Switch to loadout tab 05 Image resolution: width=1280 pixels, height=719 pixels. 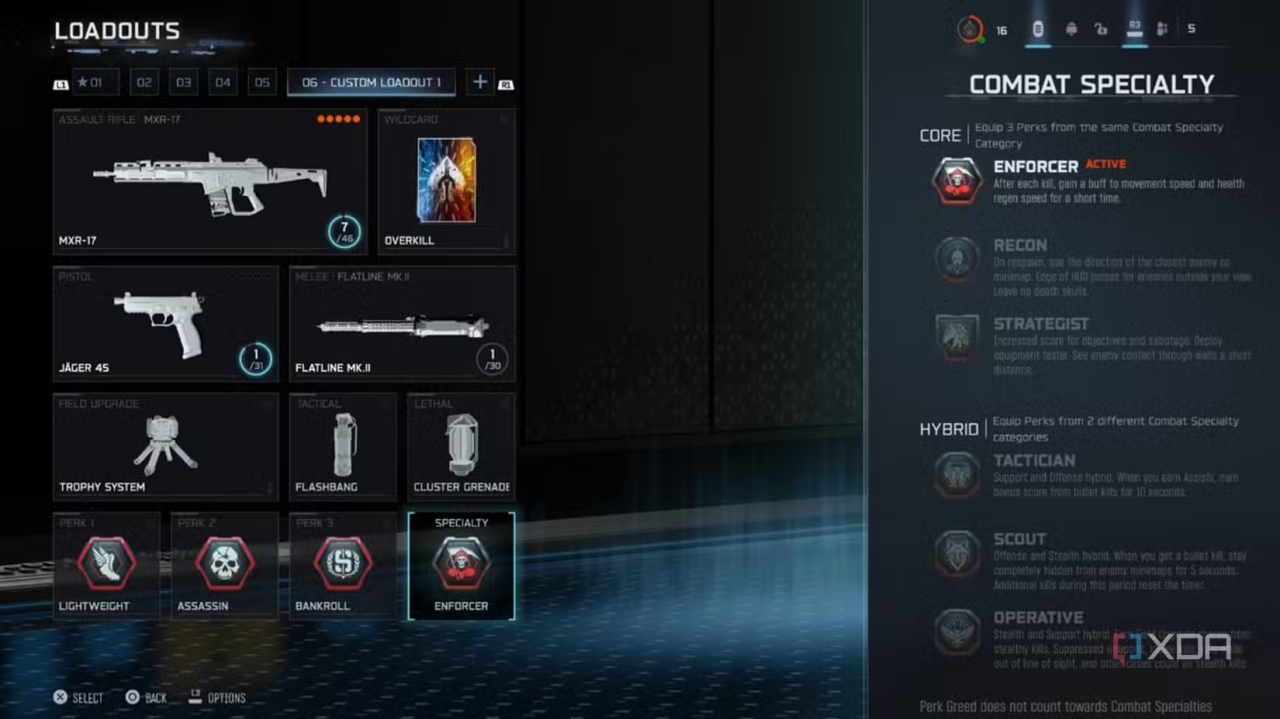(x=262, y=82)
